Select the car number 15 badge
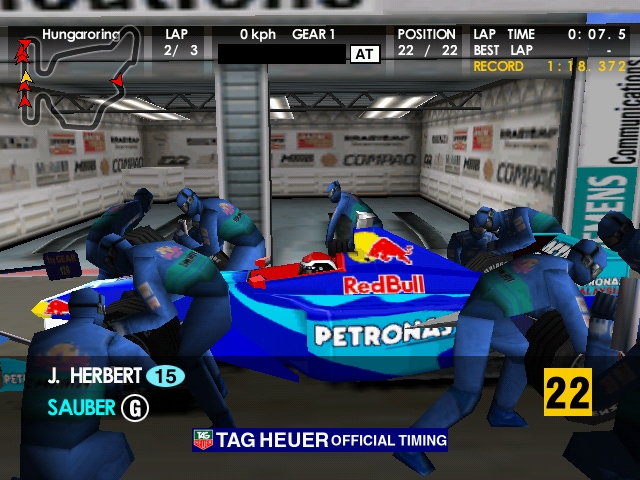 166,376
